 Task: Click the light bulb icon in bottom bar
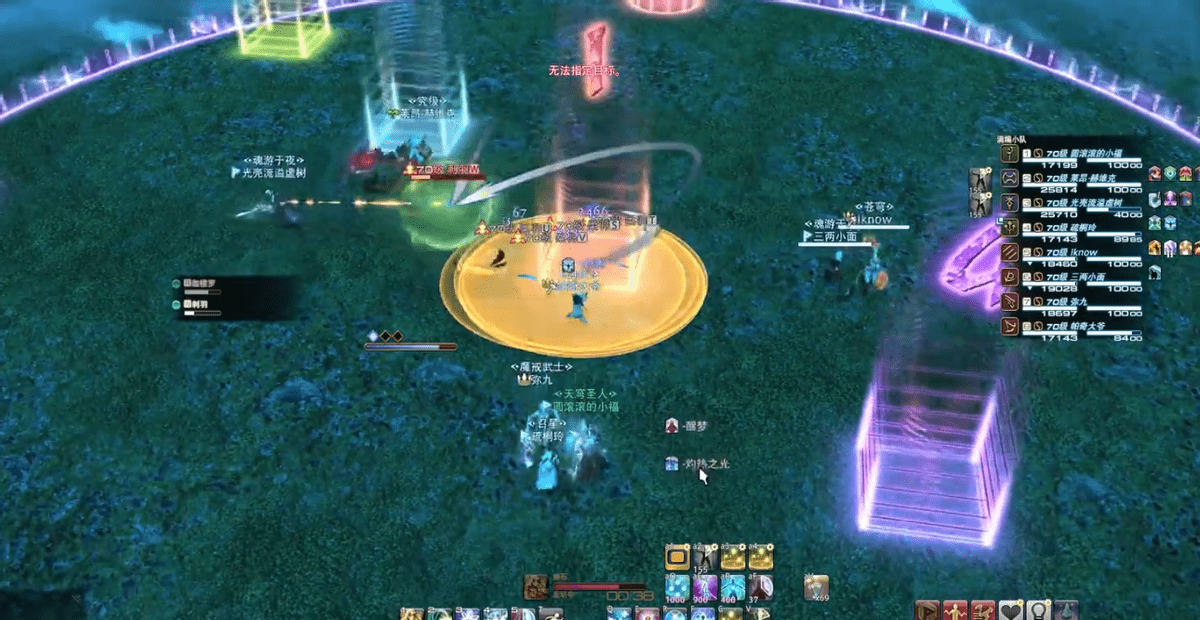(x=1039, y=611)
